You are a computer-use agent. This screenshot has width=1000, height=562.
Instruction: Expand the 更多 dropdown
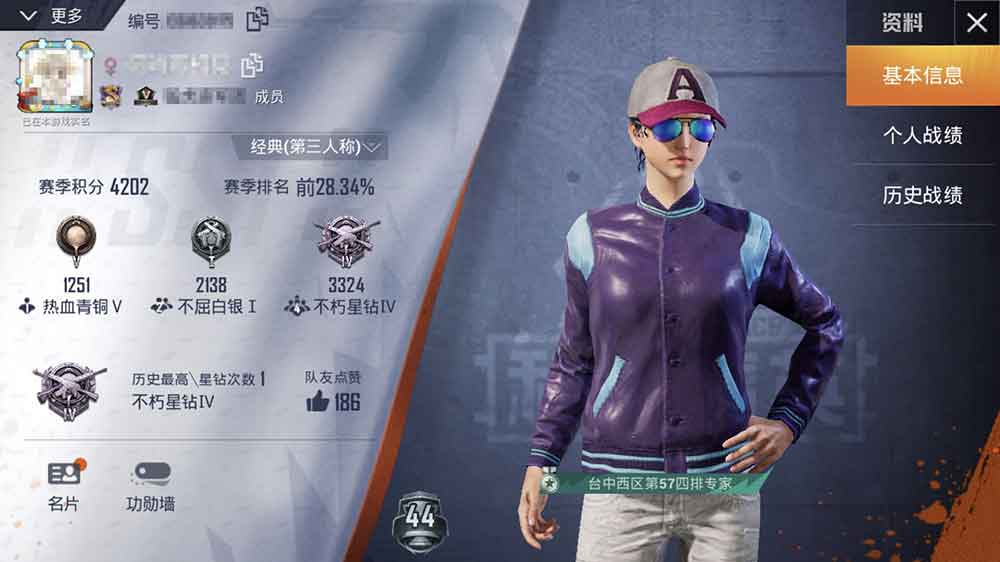click(53, 15)
